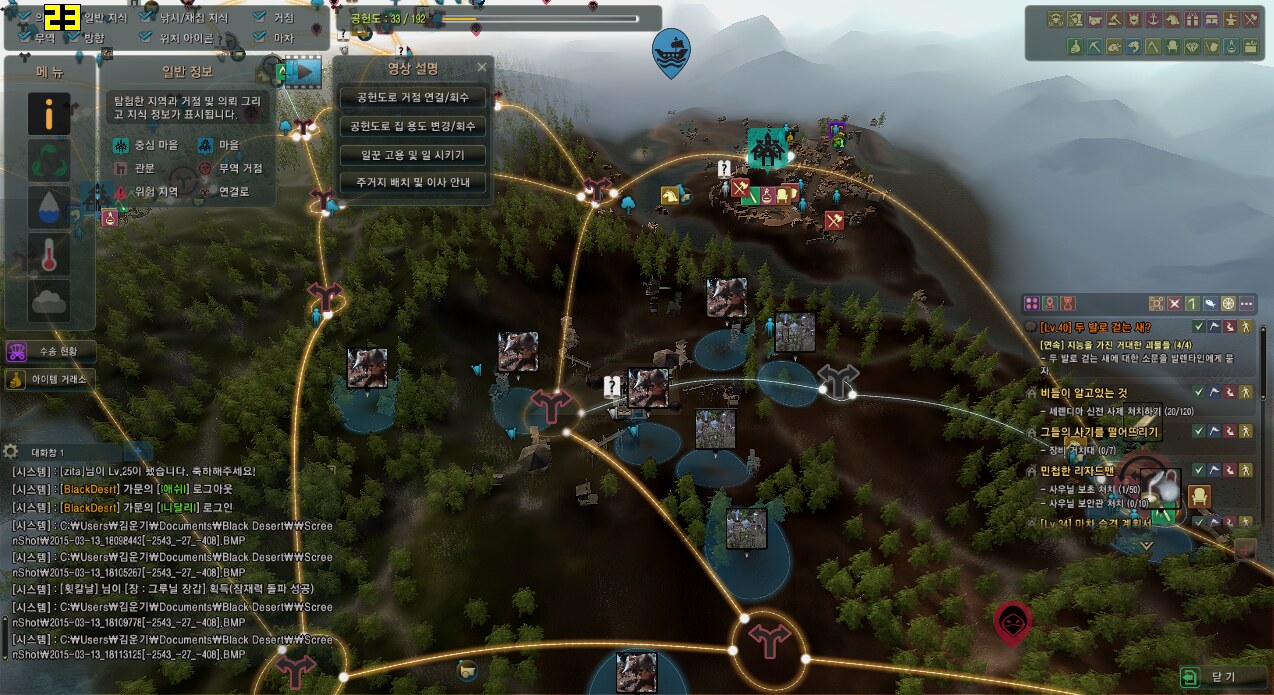Image resolution: width=1274 pixels, height=695 pixels.
Task: Toggle the 마차 filter checkbox
Action: point(259,38)
